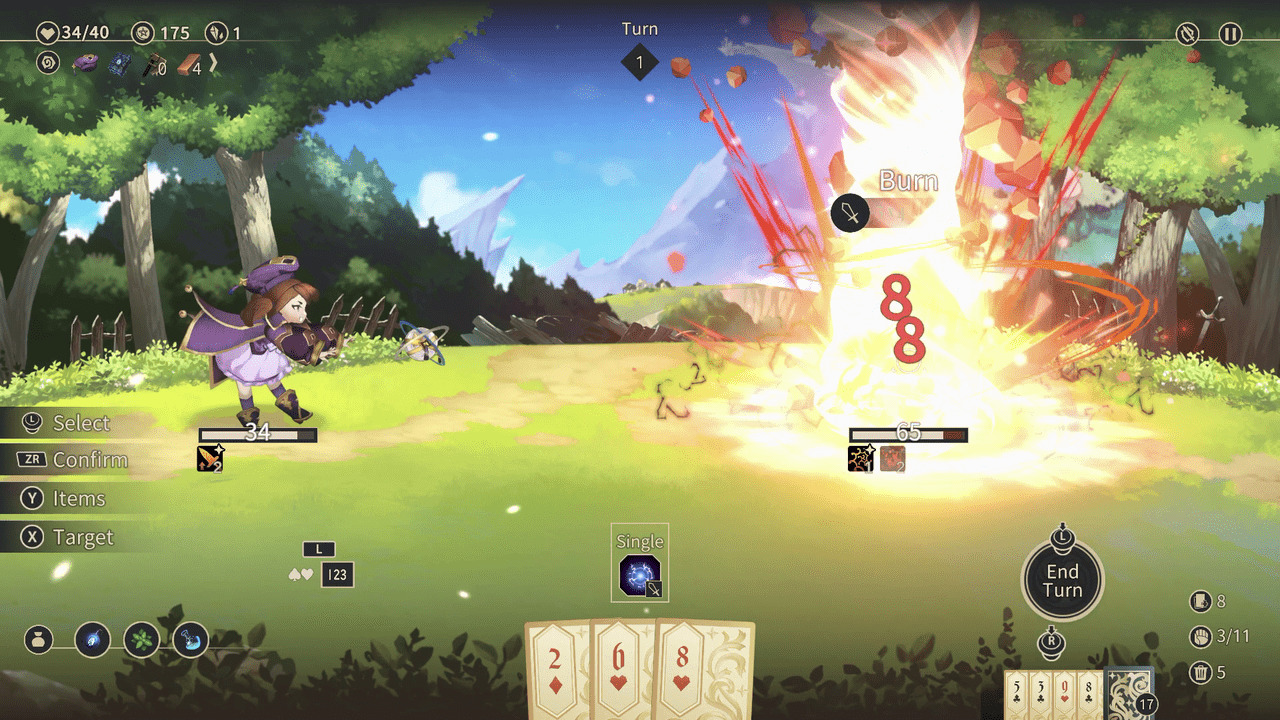Inspect the copper ingot relic
1280x720 pixels.
189,64
